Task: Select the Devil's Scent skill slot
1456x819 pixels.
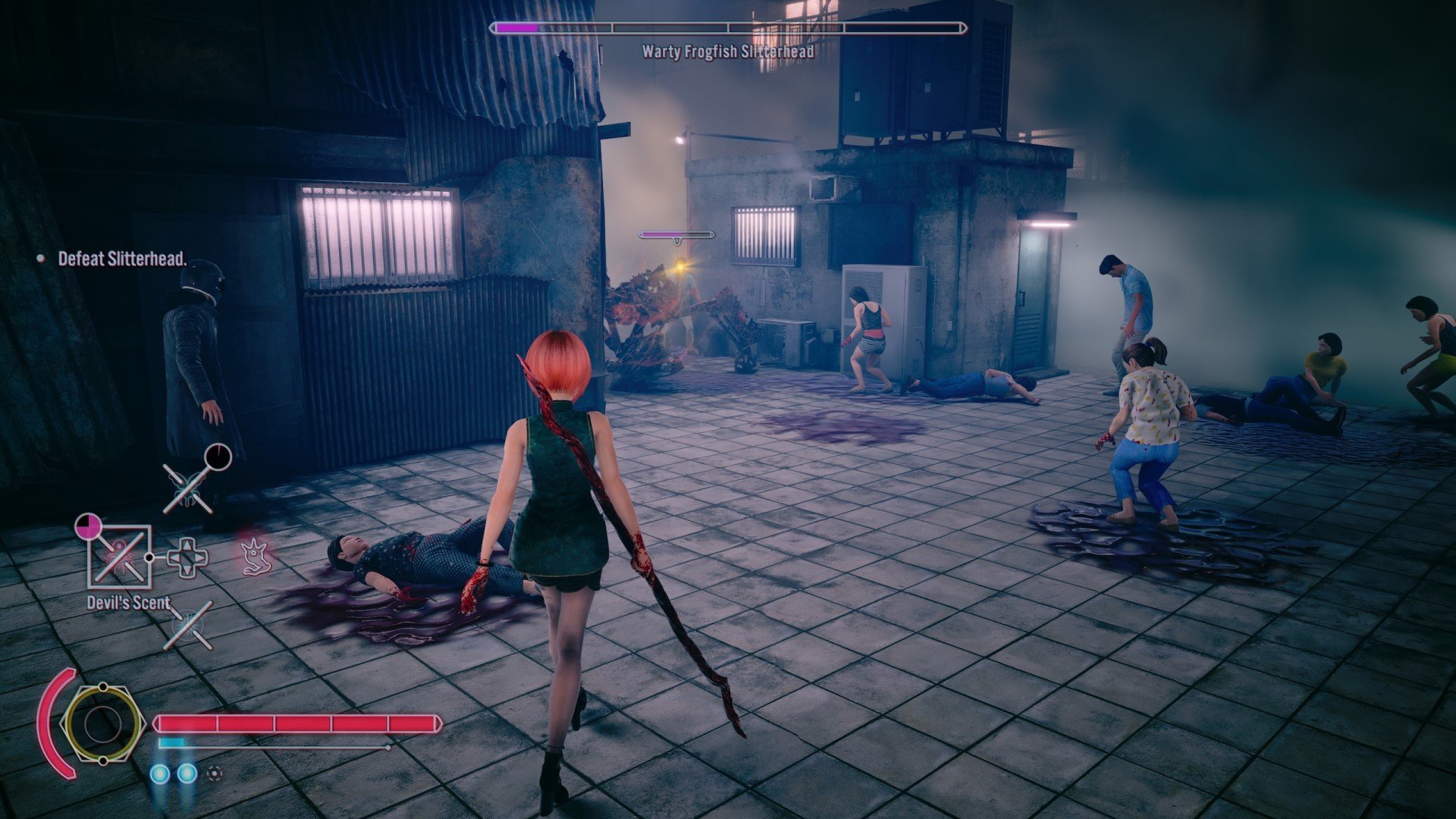Action: click(120, 557)
